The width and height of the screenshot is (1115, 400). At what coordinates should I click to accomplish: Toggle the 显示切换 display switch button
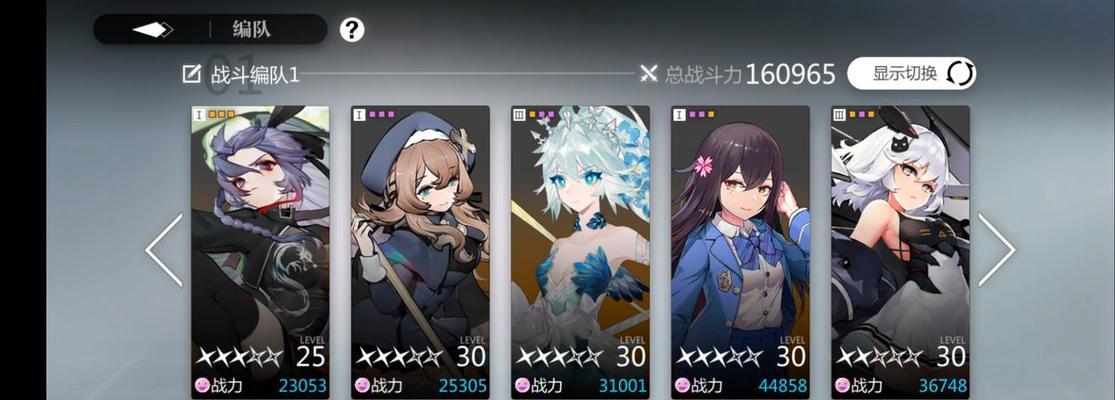pyautogui.click(x=911, y=73)
